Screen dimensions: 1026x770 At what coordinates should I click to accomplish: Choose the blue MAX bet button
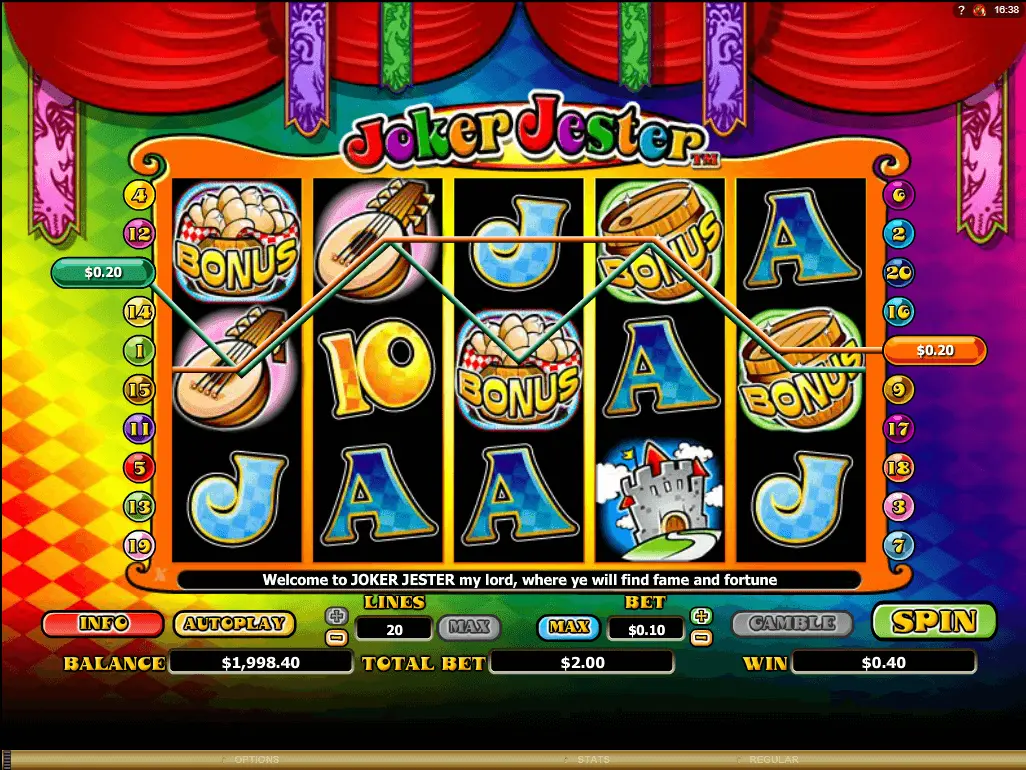pyautogui.click(x=569, y=628)
